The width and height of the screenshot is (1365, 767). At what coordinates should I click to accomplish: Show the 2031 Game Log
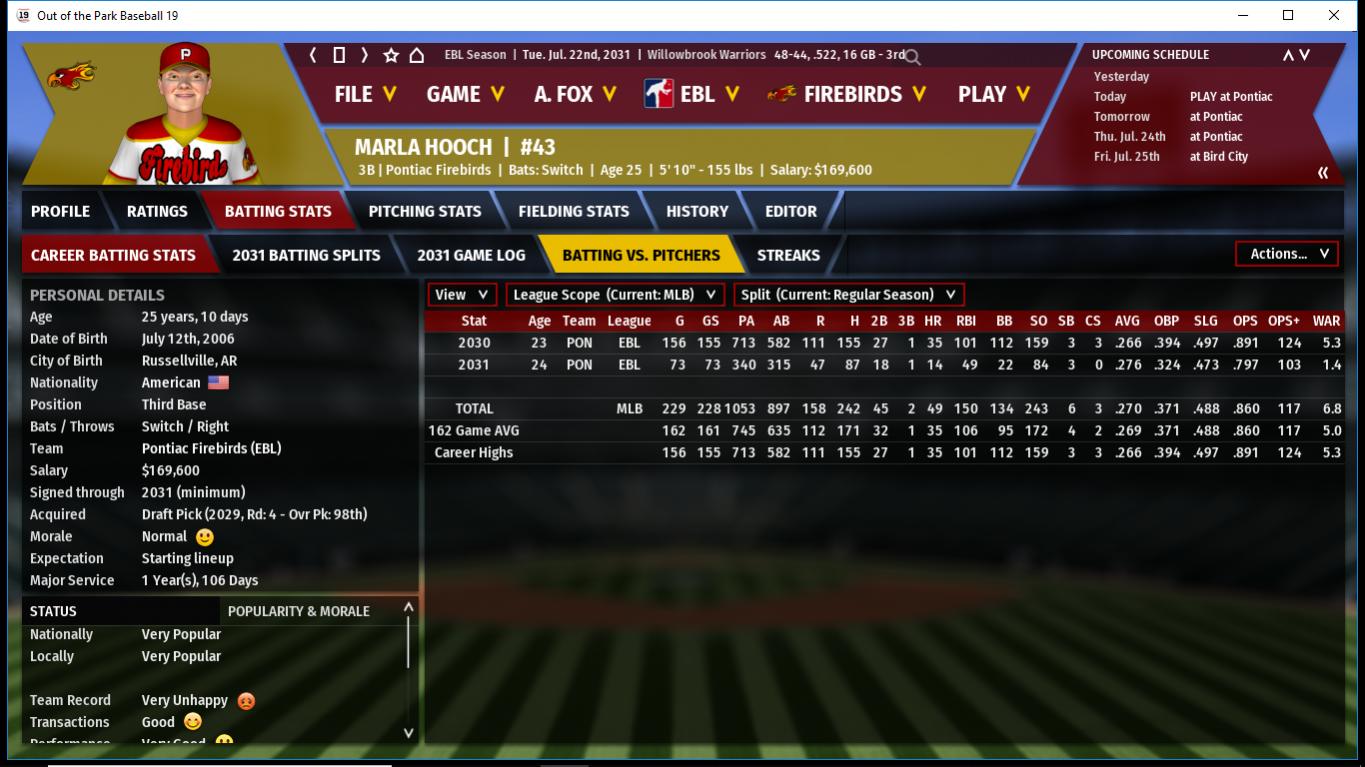pos(471,255)
